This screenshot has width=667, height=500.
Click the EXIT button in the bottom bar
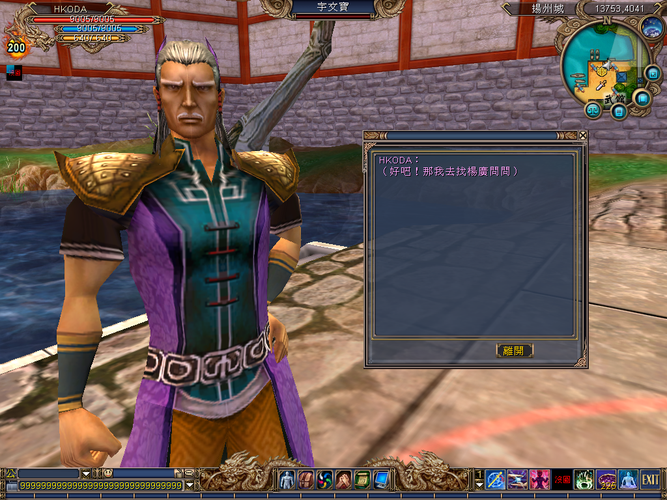coord(650,480)
